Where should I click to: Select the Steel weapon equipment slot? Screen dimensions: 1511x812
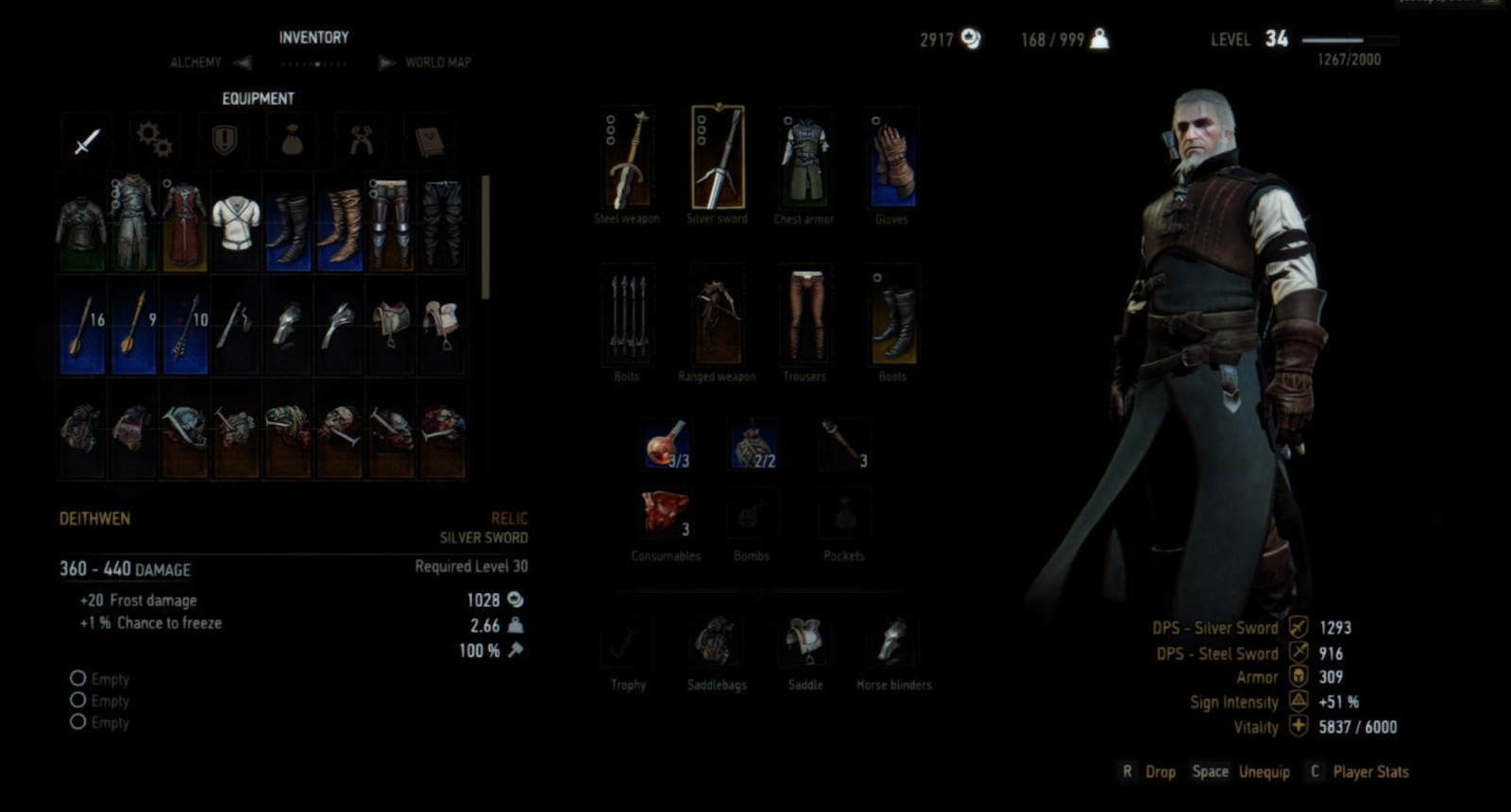pyautogui.click(x=627, y=161)
